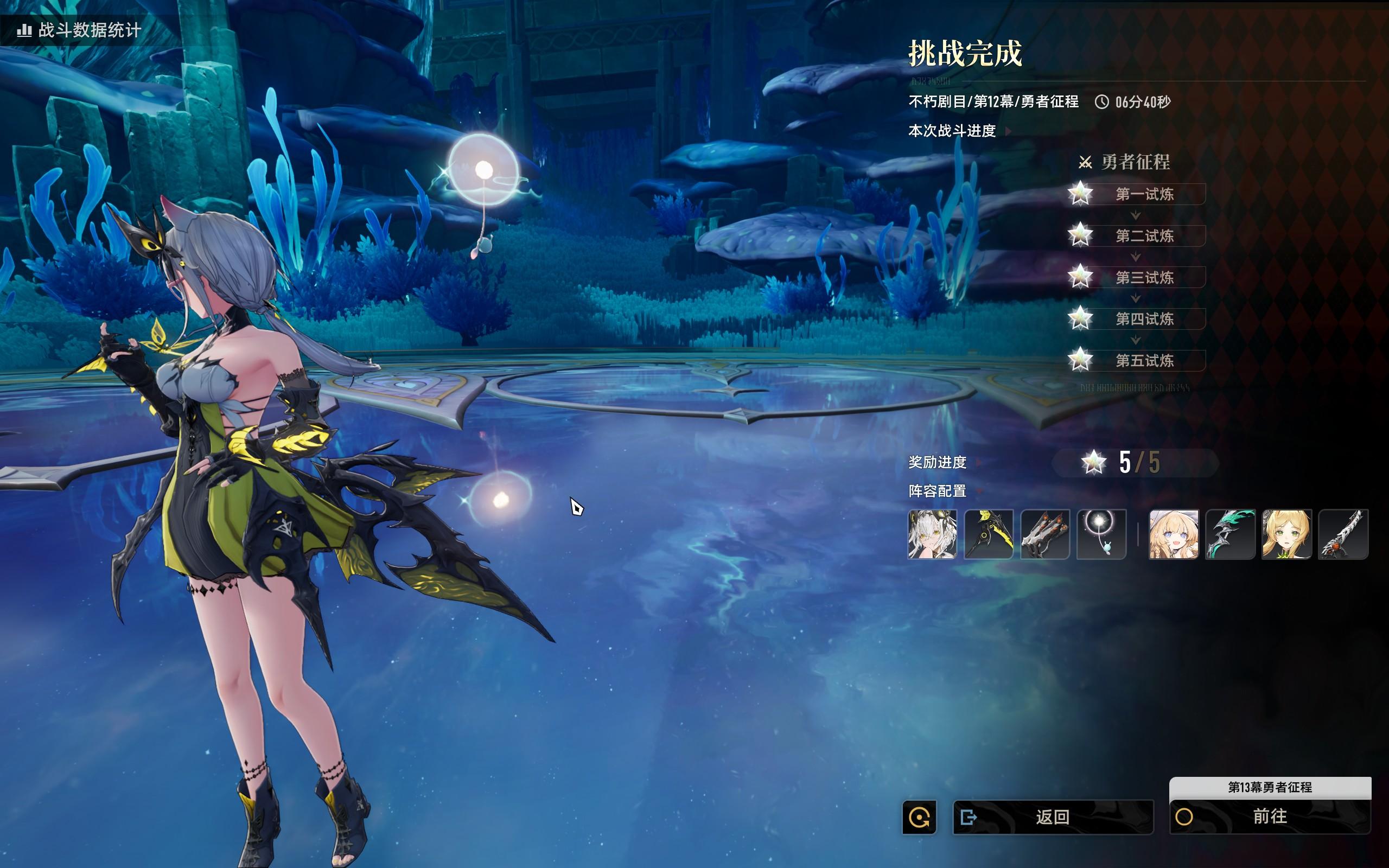Click the 返回 return button

pyautogui.click(x=1053, y=816)
